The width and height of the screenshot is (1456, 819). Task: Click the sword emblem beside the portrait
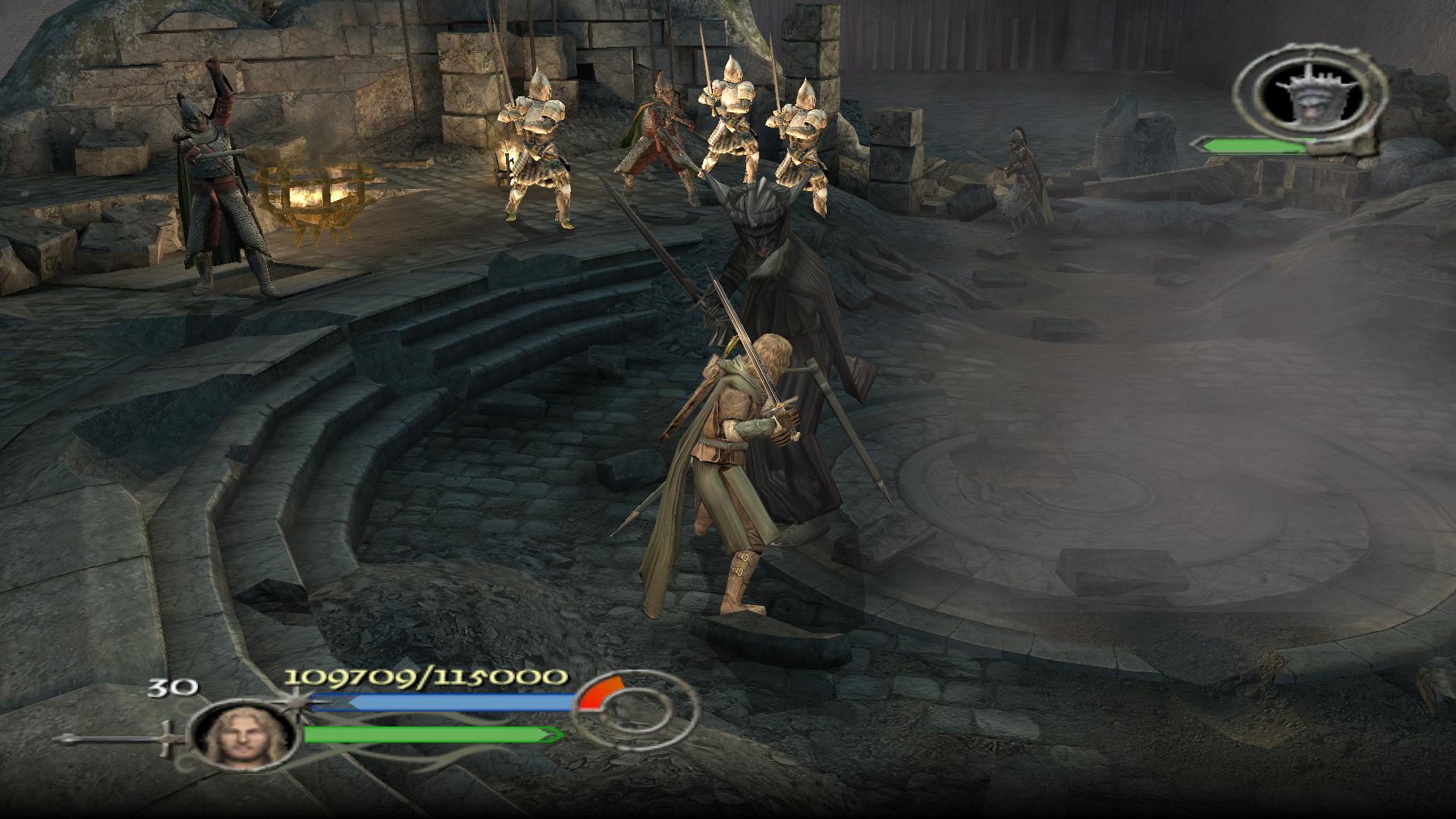[x=121, y=739]
